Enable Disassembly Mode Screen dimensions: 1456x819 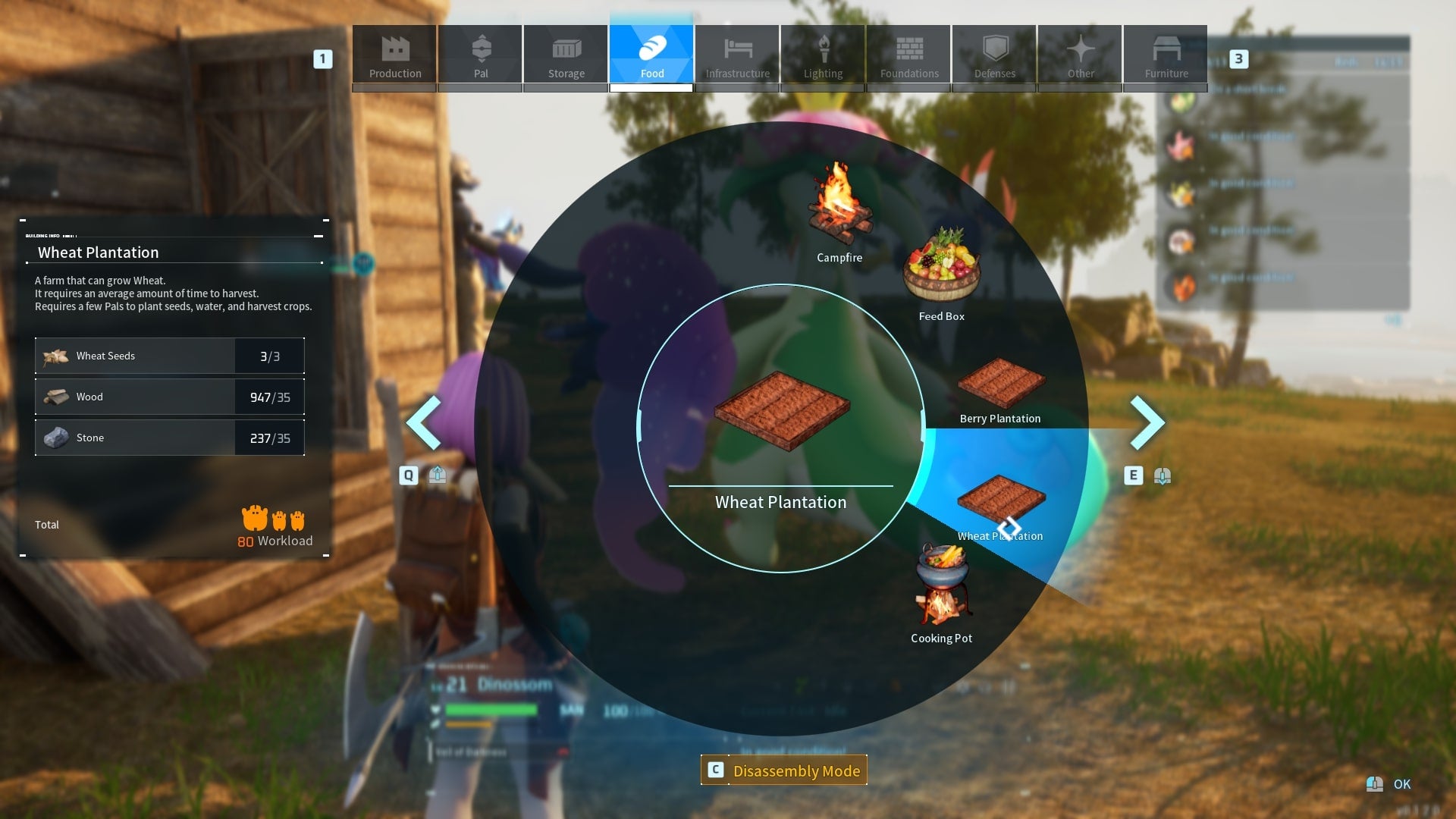click(x=784, y=770)
